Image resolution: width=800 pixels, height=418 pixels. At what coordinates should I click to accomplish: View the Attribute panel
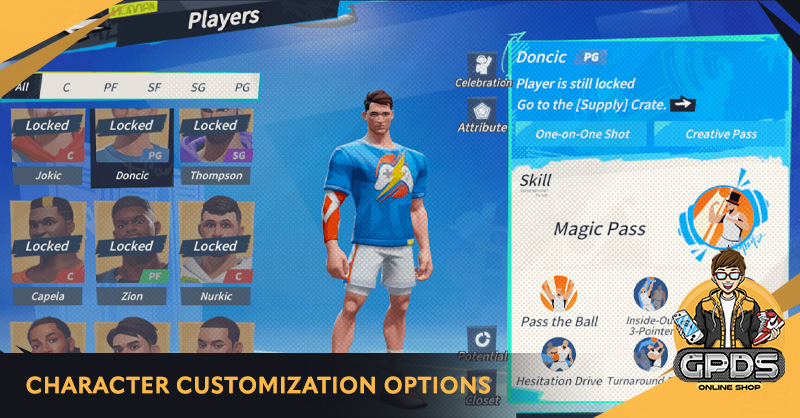point(484,111)
